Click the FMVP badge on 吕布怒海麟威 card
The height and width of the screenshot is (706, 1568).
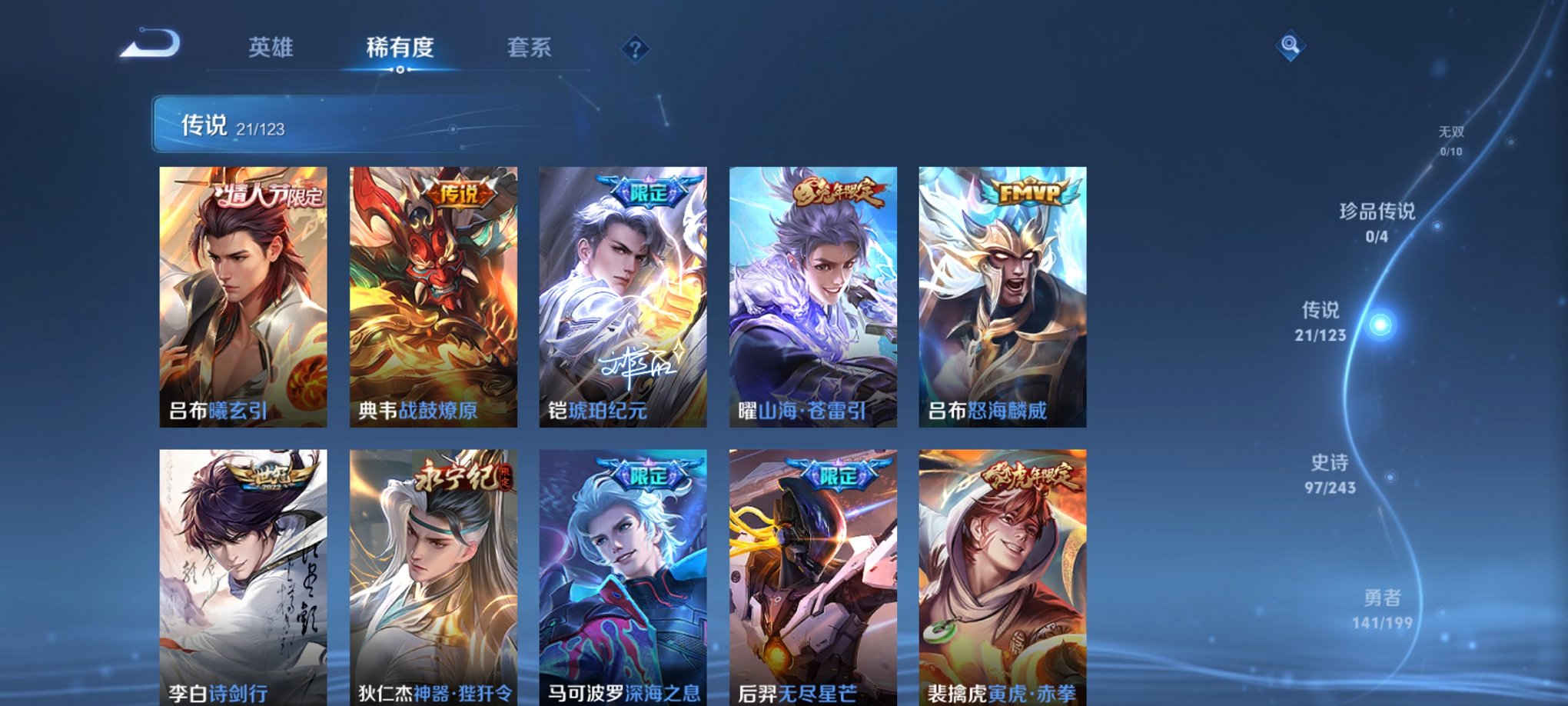[x=1028, y=192]
